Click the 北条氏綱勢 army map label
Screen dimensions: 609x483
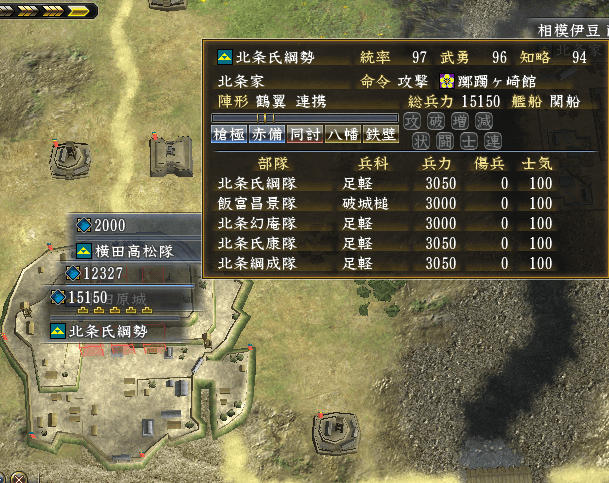pyautogui.click(x=113, y=331)
